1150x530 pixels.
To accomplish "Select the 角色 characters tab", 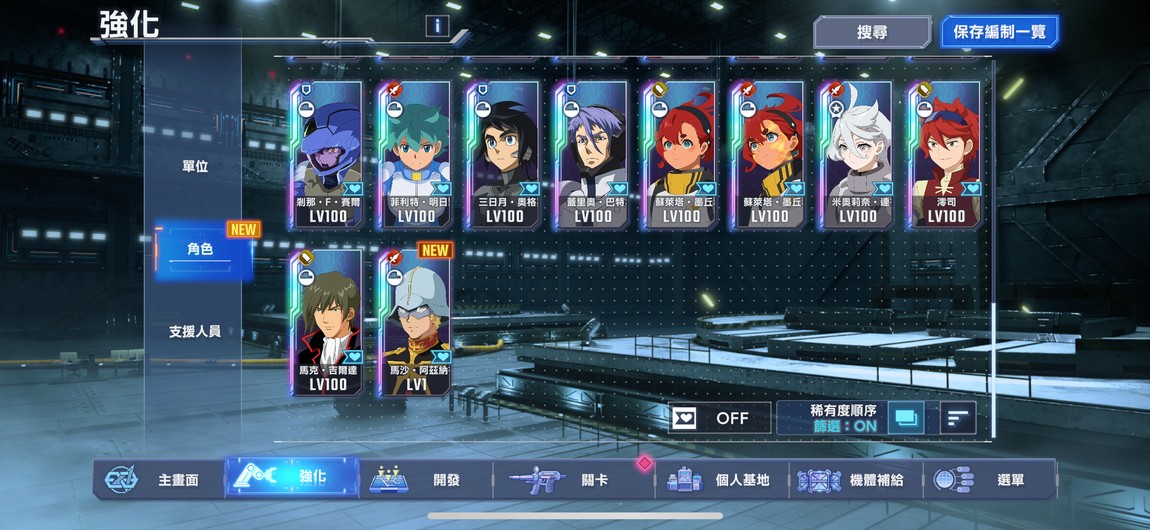I will pyautogui.click(x=200, y=249).
